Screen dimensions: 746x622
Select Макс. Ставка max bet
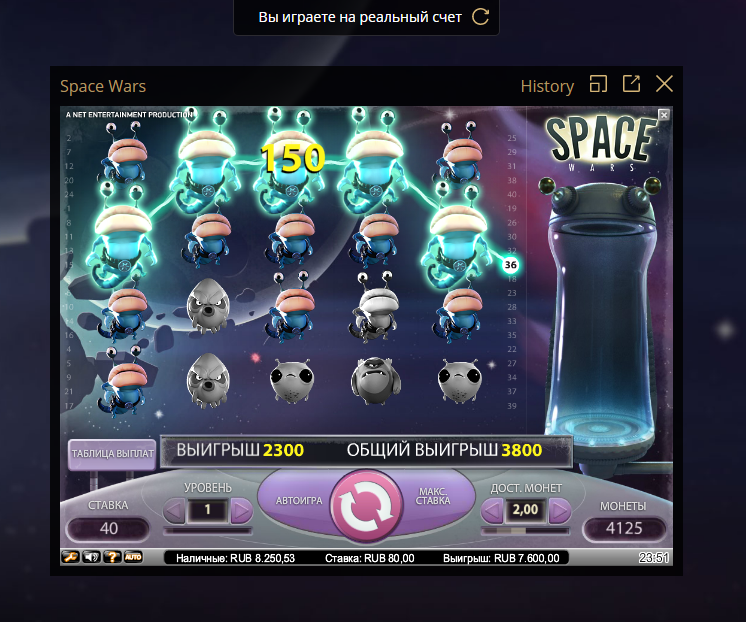[433, 497]
